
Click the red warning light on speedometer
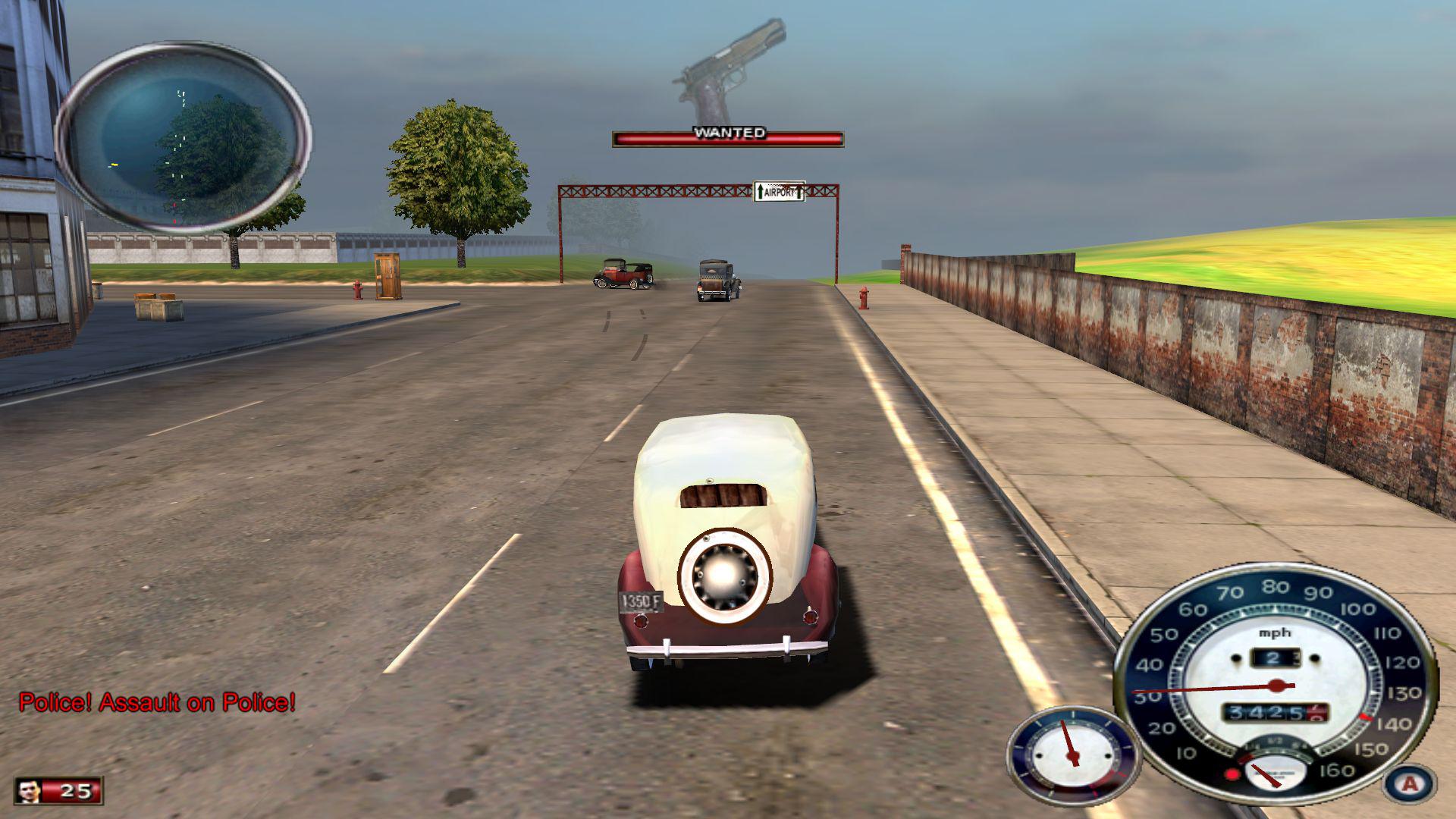[1232, 774]
